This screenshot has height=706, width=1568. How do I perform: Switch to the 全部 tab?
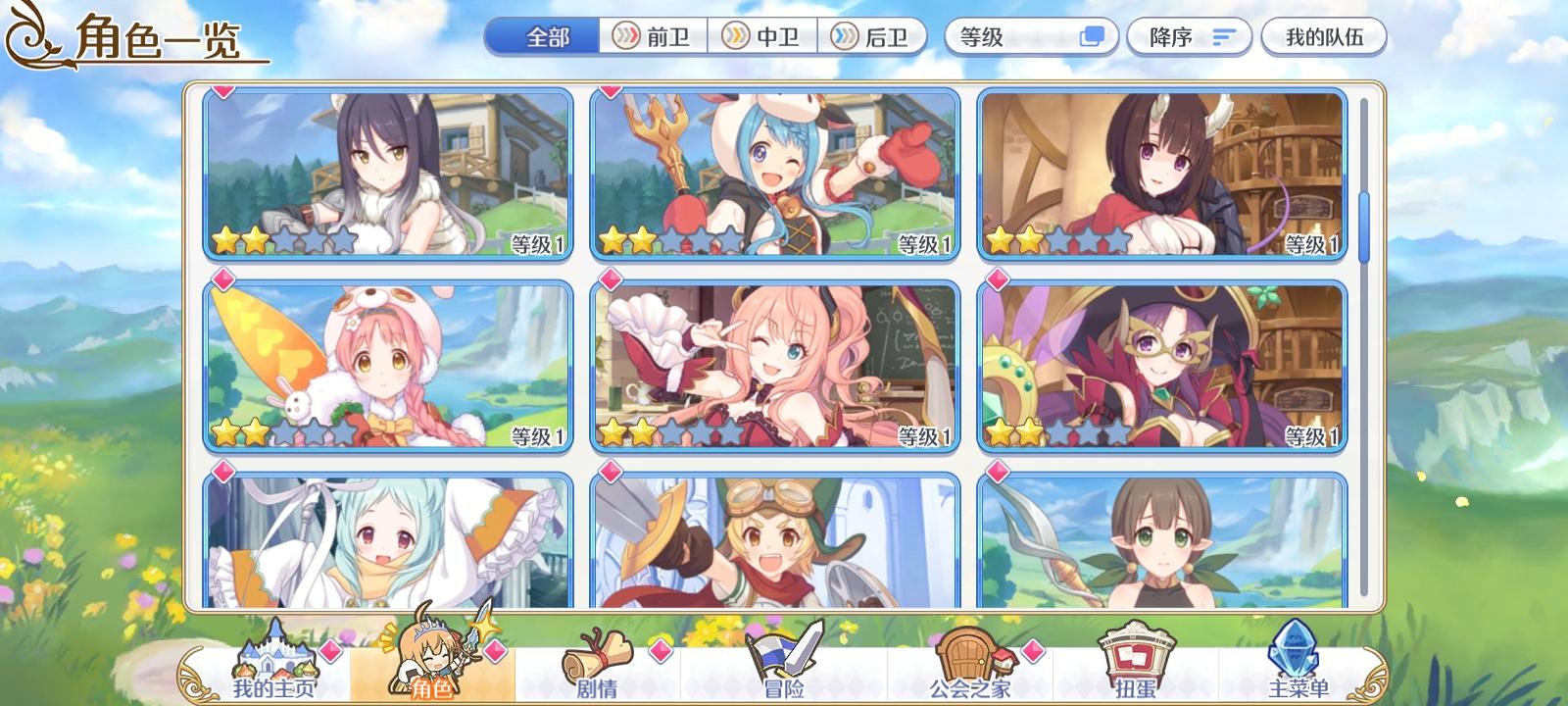pos(542,35)
